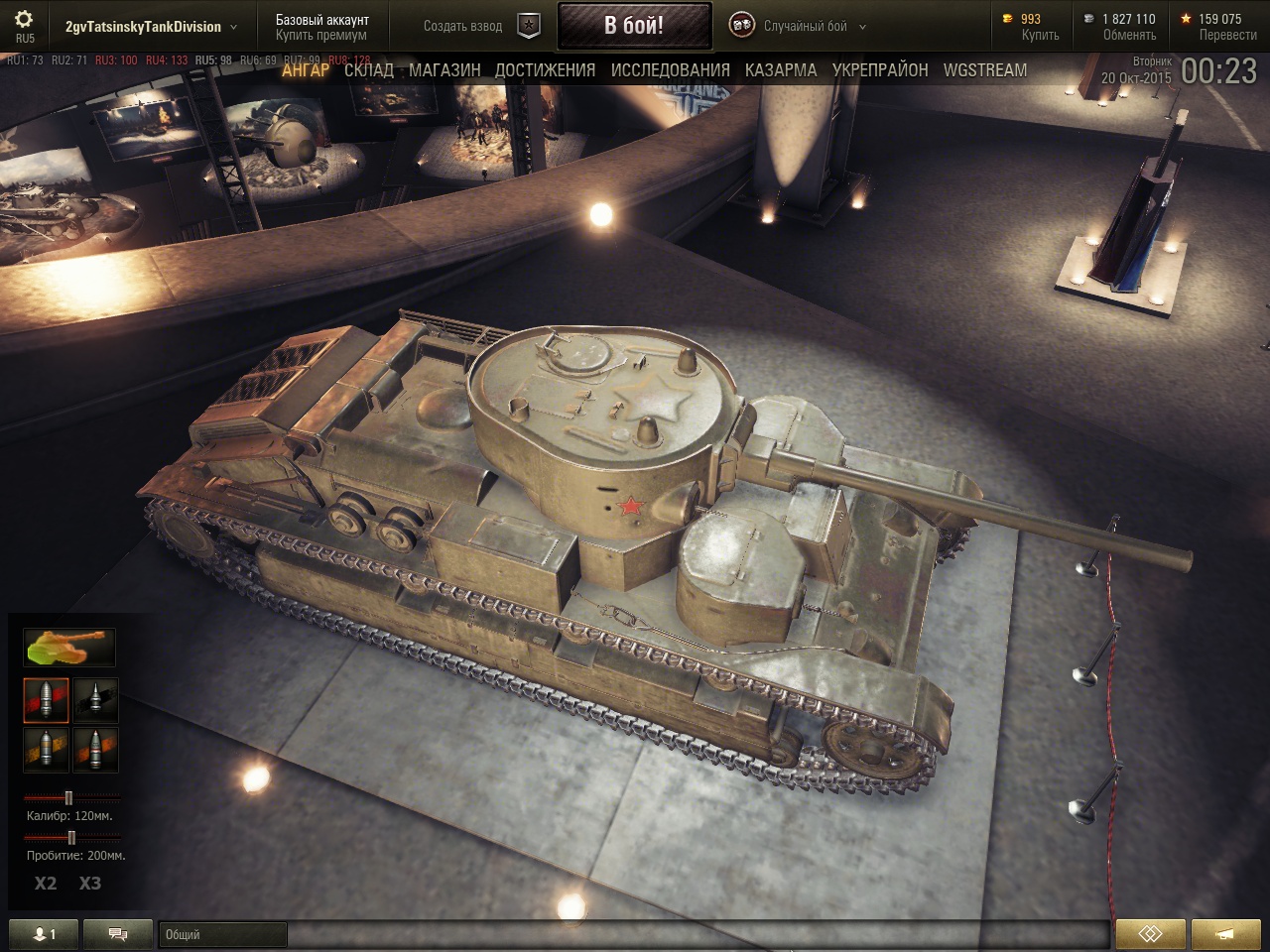Click the megaphone notifications button
This screenshot has height=952, width=1270.
coord(1225,934)
